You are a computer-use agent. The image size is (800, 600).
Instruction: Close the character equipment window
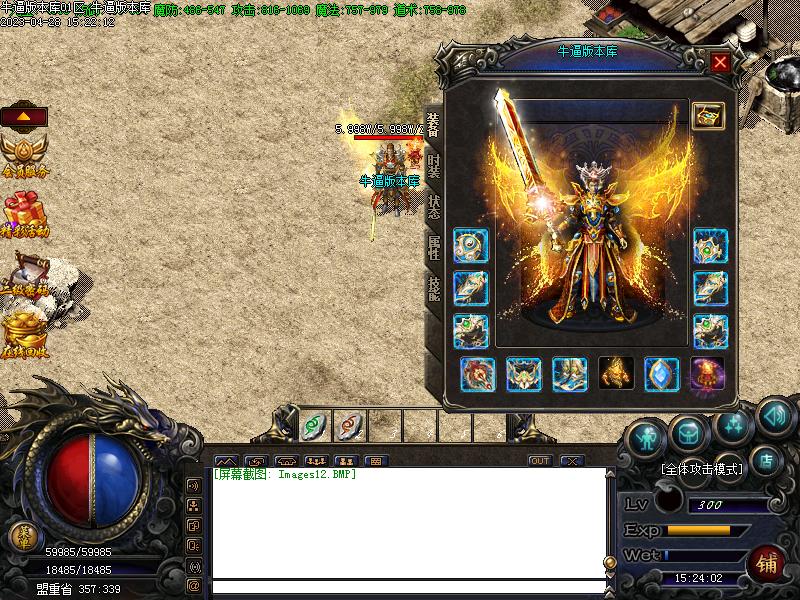pos(719,63)
